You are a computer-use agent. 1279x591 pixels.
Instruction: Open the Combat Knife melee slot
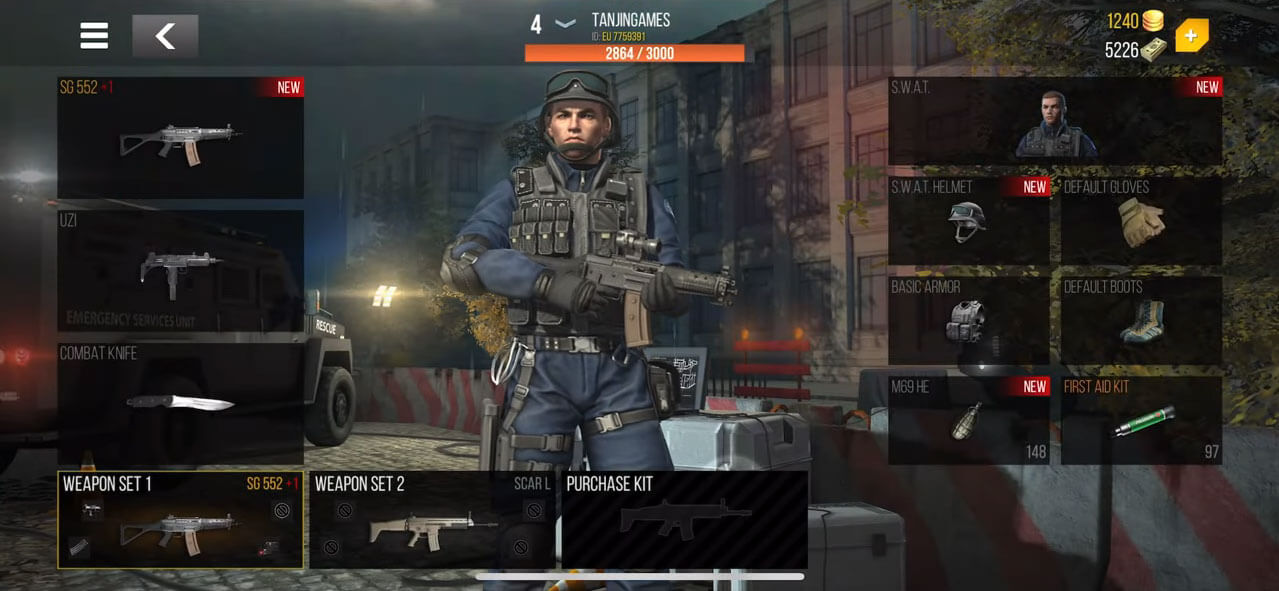click(x=180, y=402)
